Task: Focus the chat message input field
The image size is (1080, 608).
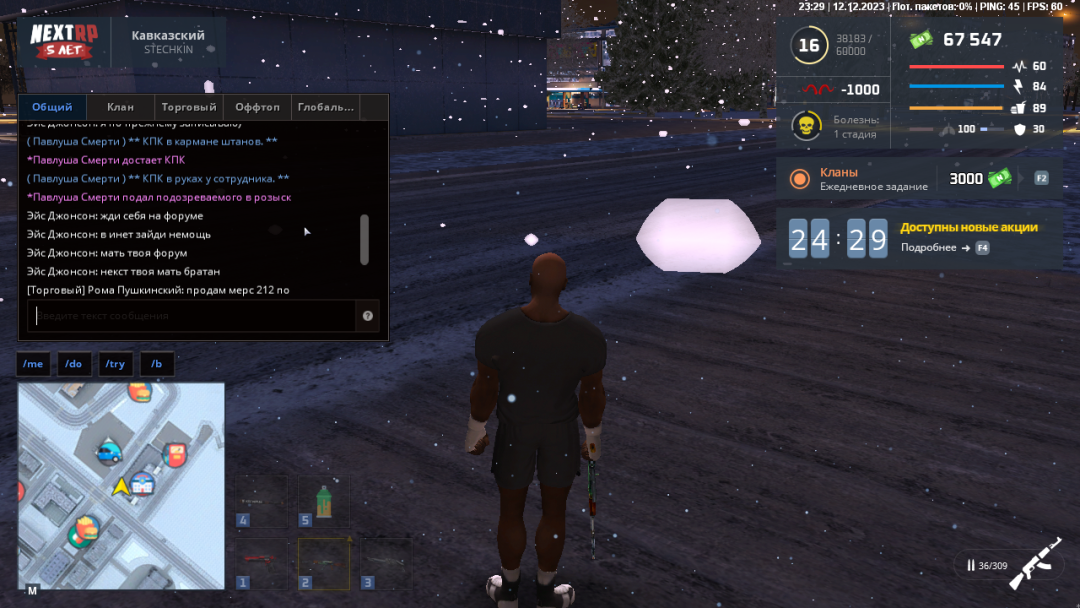Action: pyautogui.click(x=192, y=316)
